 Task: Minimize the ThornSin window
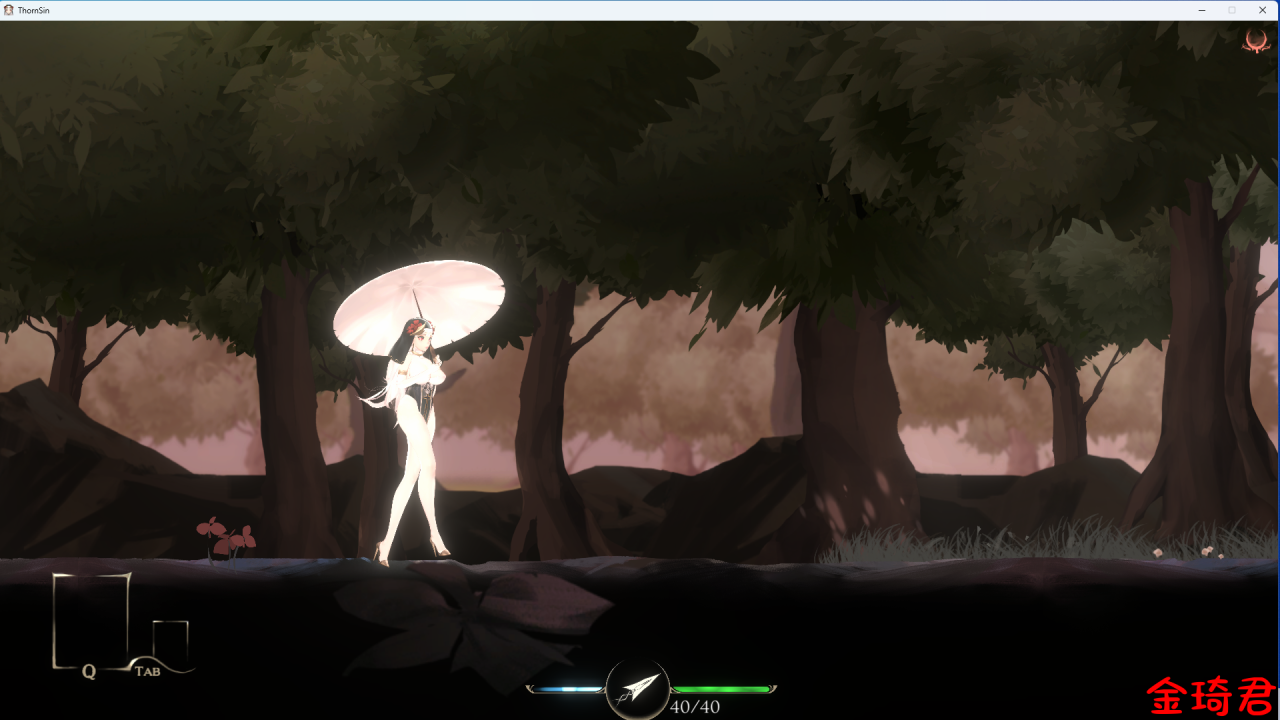[x=1200, y=10]
